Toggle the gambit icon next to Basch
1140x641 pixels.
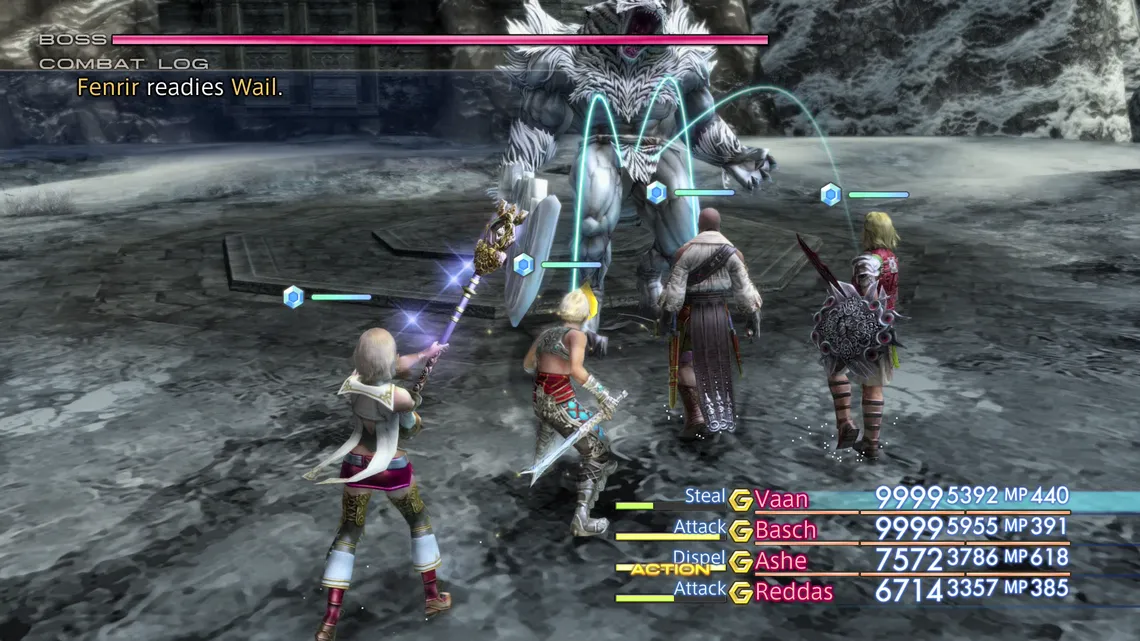coord(740,531)
